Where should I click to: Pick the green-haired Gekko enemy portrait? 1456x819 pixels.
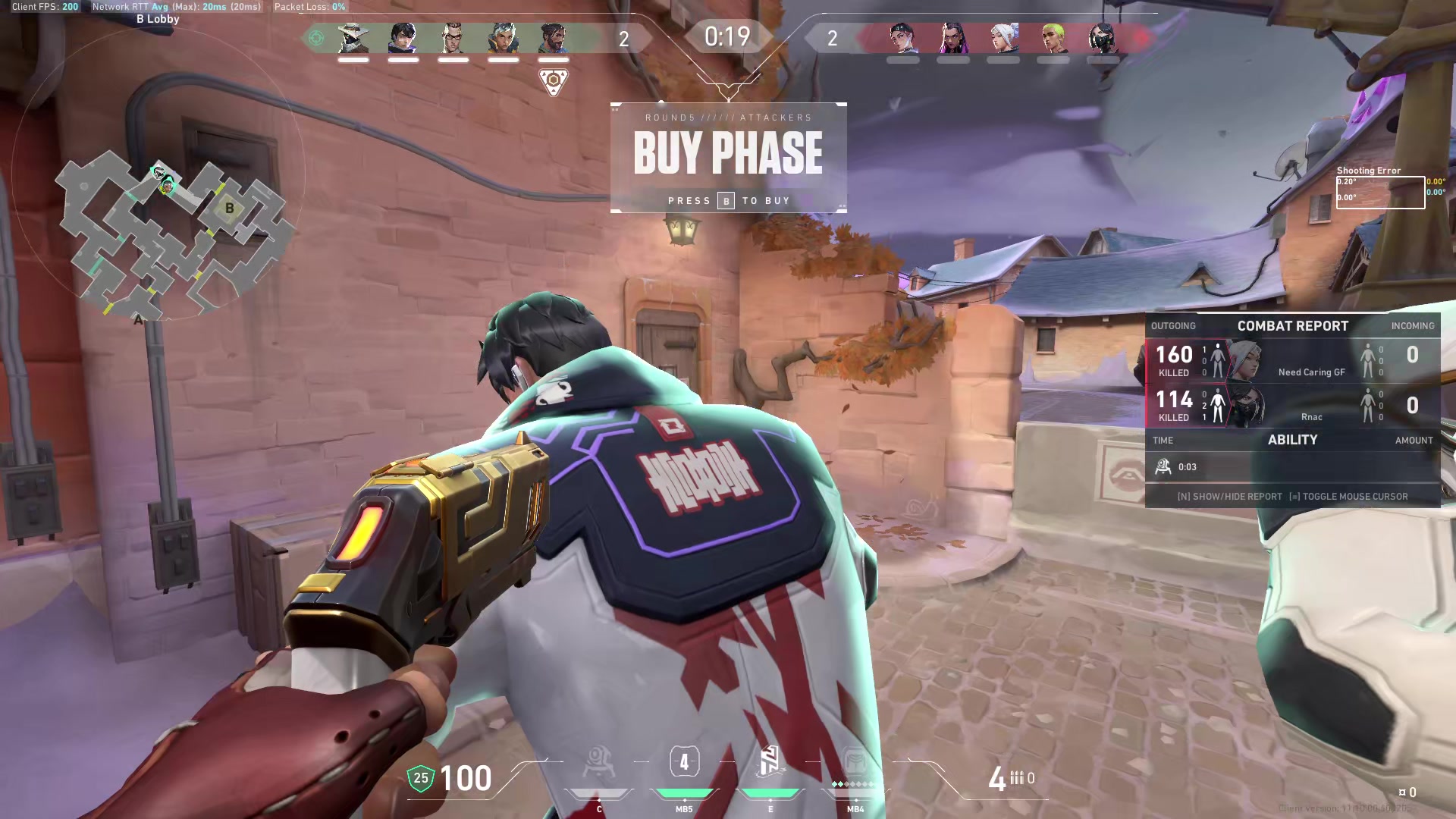tap(1053, 38)
